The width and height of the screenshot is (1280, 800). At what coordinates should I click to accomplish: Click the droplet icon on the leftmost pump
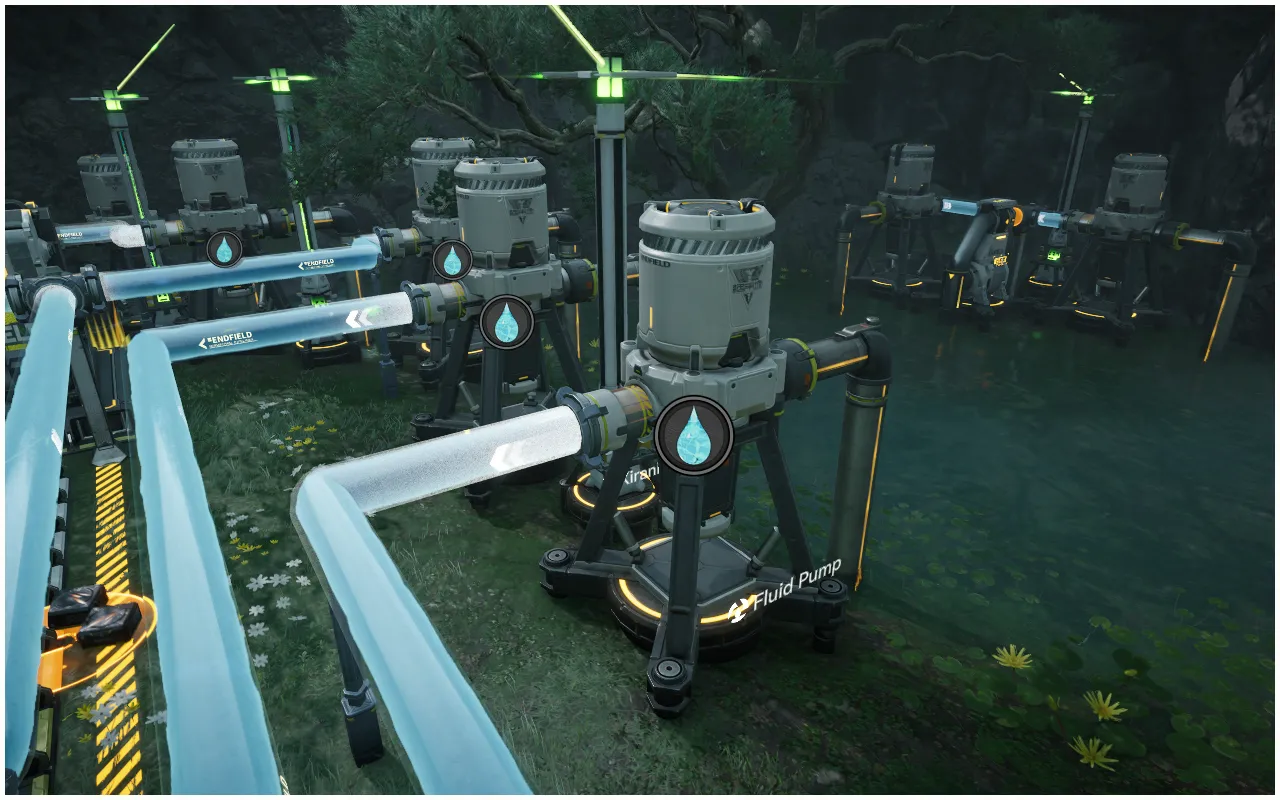click(x=226, y=250)
